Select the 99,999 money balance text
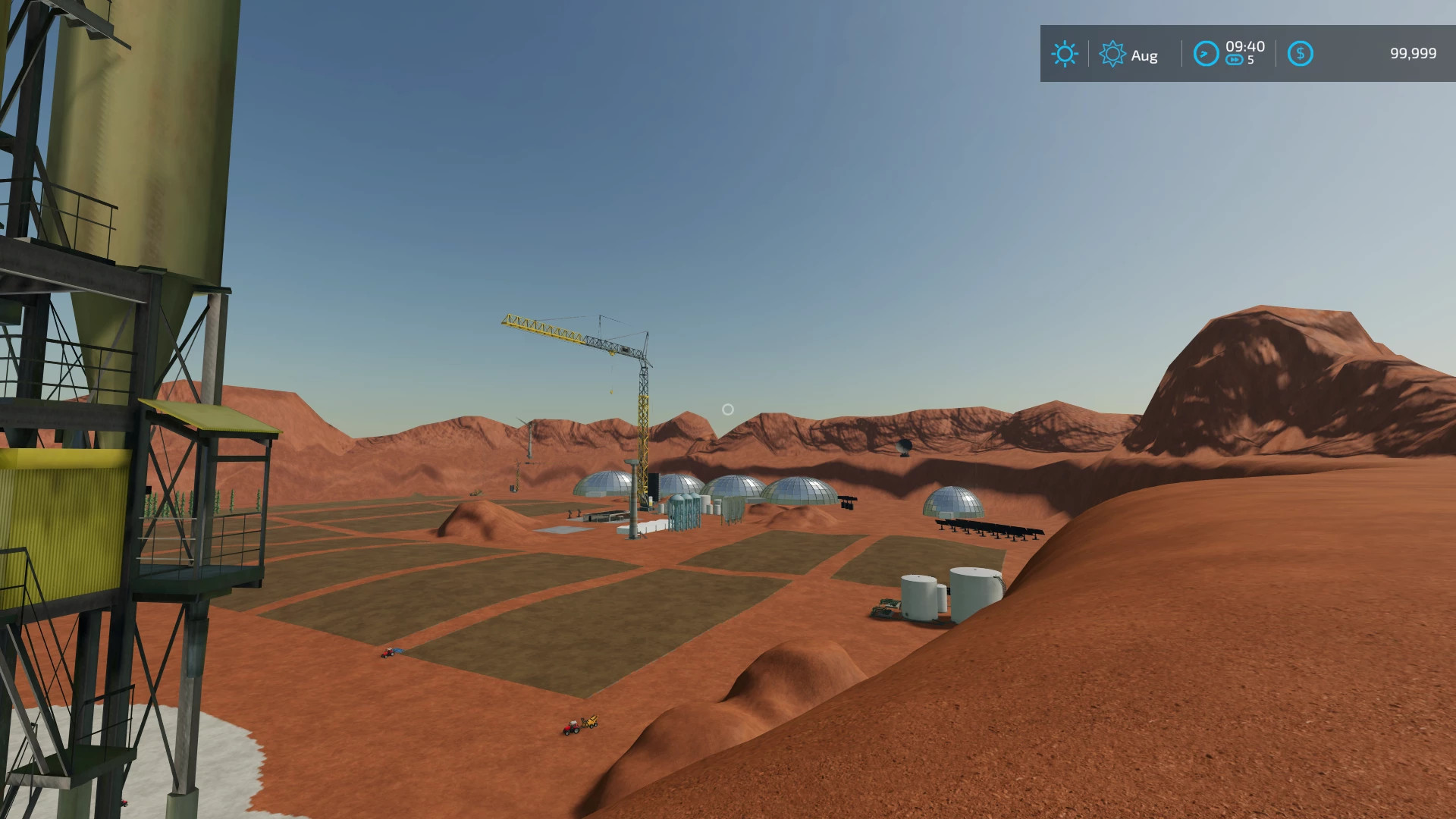This screenshot has height=819, width=1456. [x=1414, y=53]
